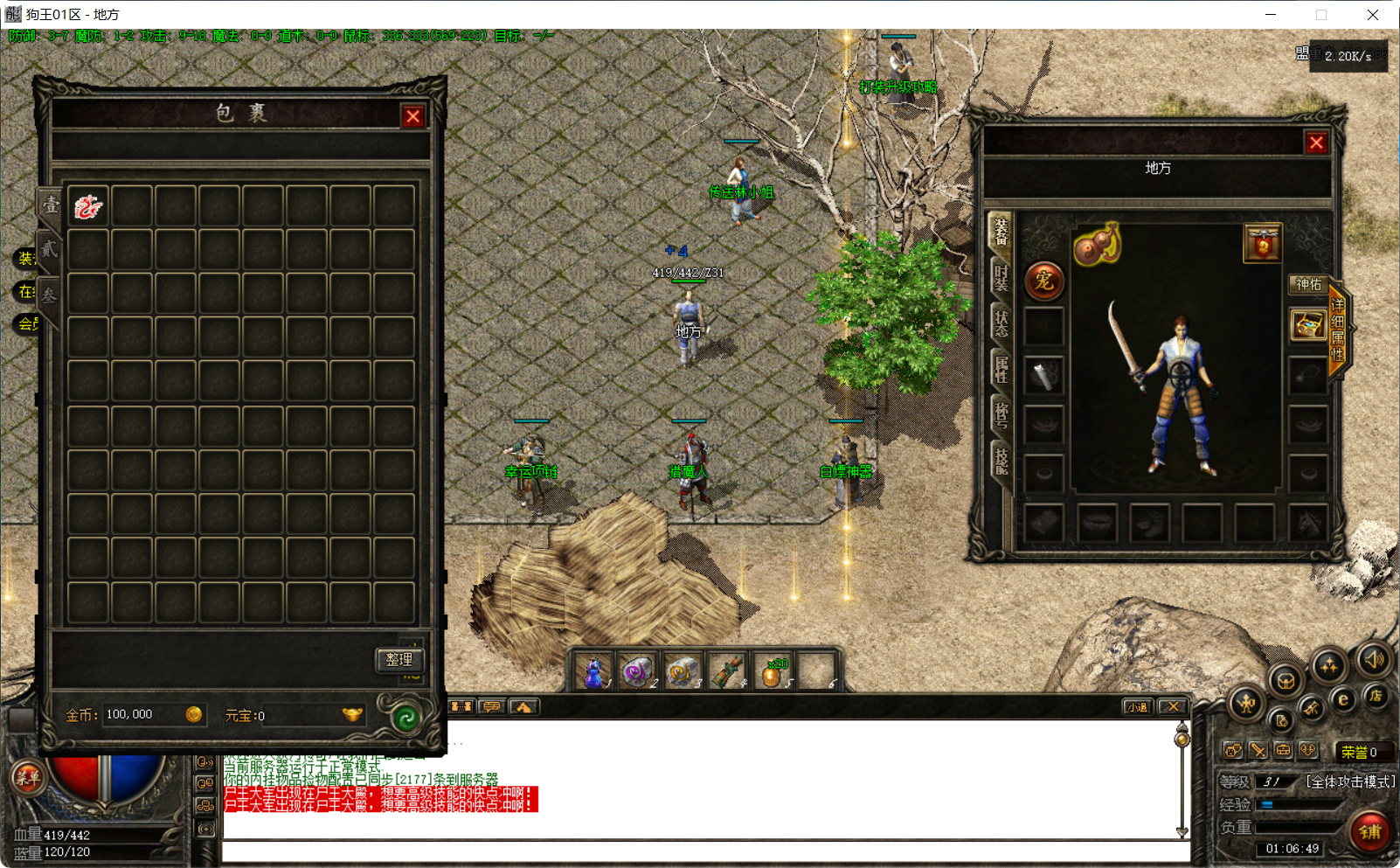Select the first potion in the quick slot bar
This screenshot has height=868, width=1400.
[x=593, y=671]
